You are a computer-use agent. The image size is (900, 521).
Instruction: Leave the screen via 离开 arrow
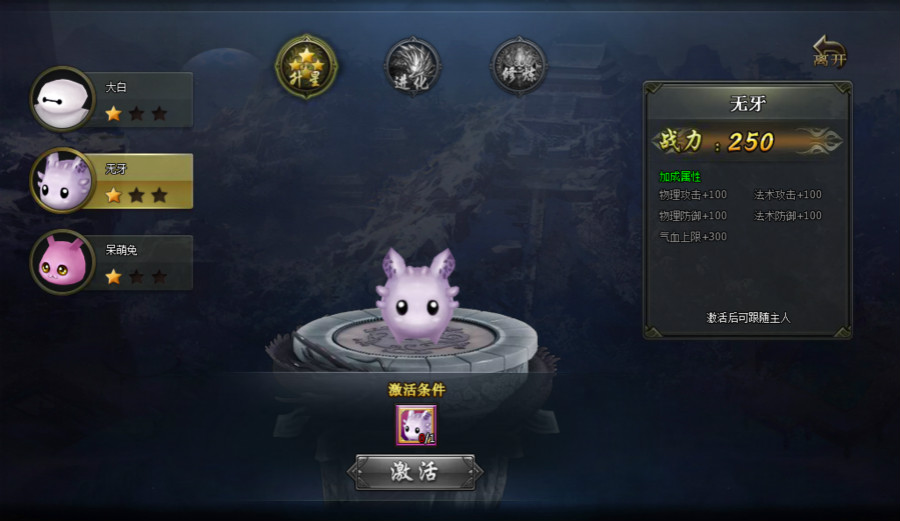(x=829, y=51)
